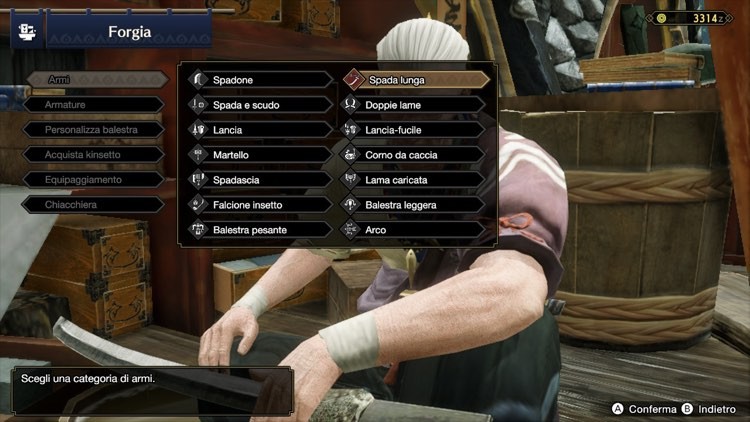
Task: Open the Falcione insetto category
Action: pos(260,205)
